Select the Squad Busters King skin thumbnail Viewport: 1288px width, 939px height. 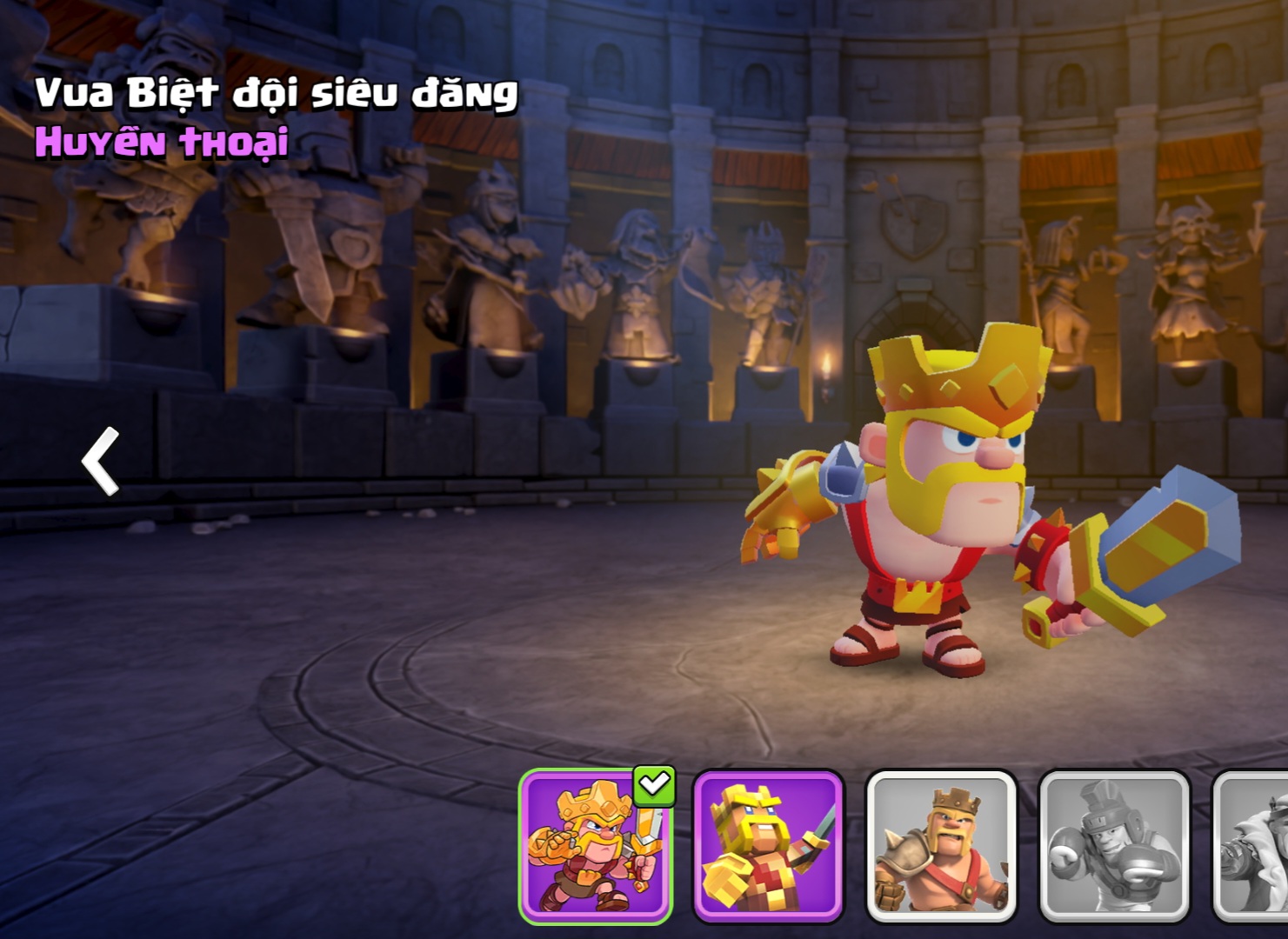596,845
